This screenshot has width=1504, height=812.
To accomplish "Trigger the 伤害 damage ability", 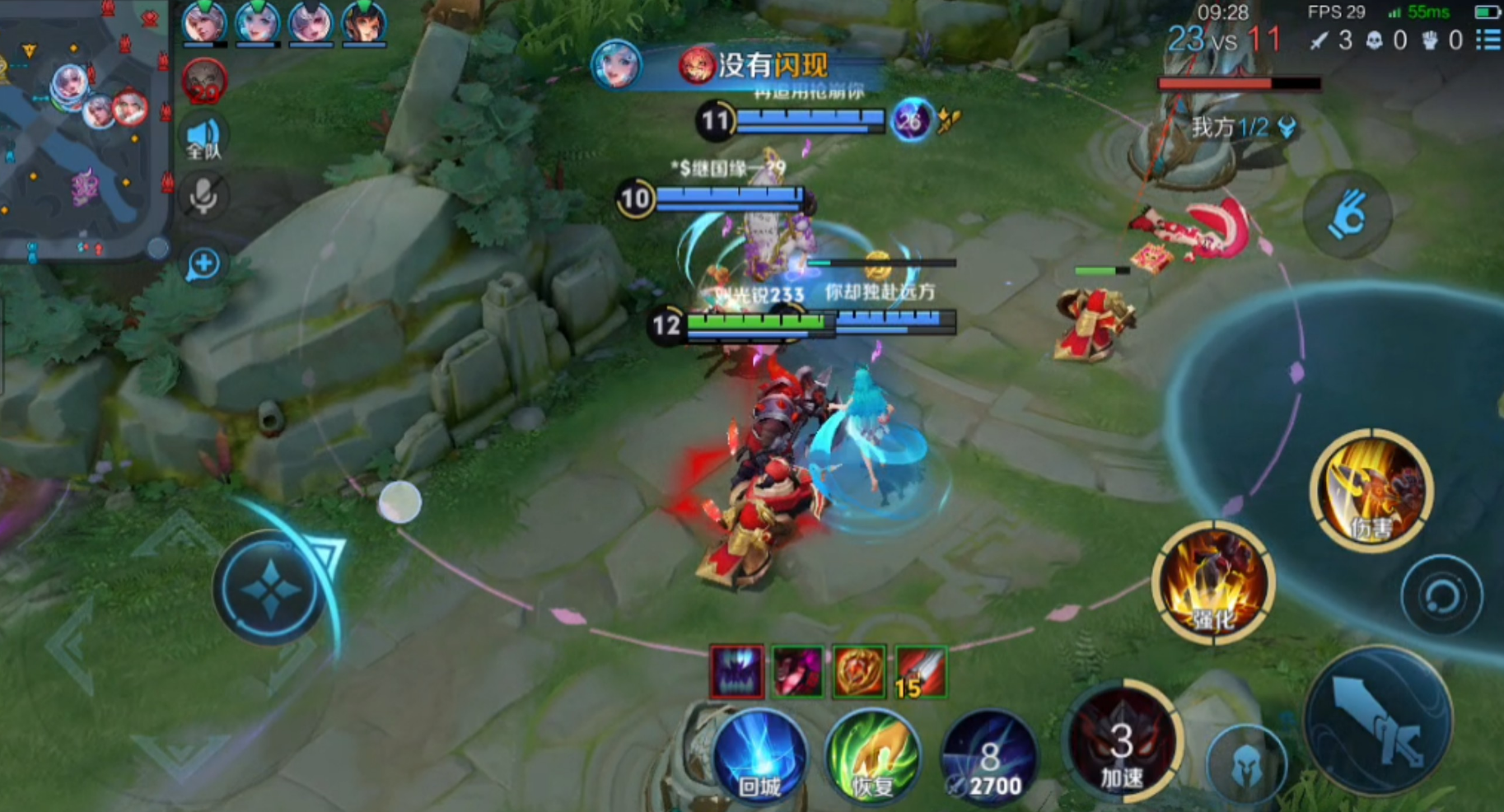I will pos(1371,490).
